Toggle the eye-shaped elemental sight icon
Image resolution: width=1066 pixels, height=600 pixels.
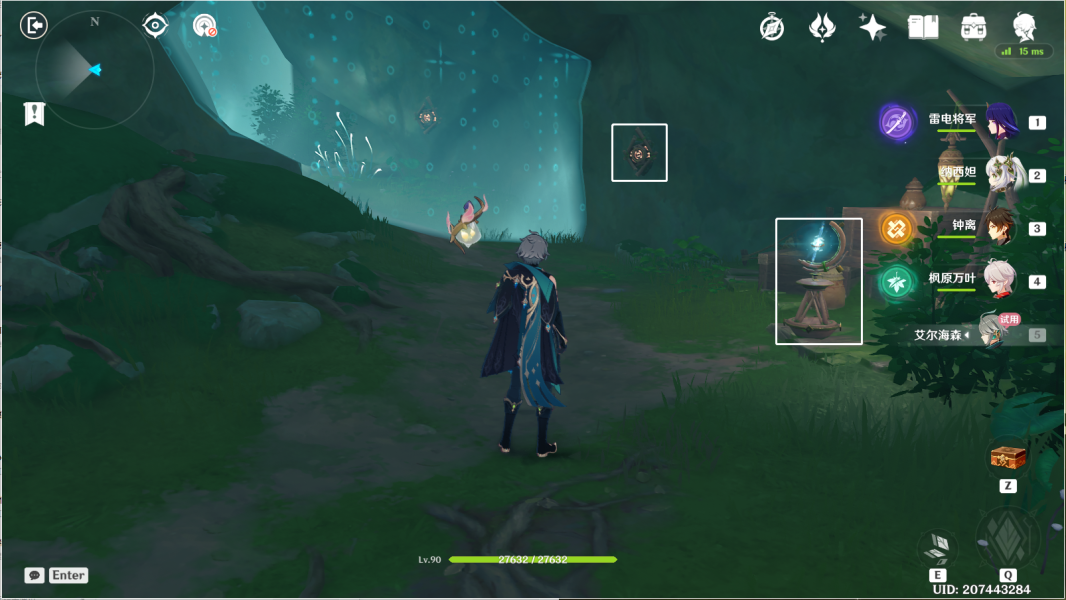(155, 25)
